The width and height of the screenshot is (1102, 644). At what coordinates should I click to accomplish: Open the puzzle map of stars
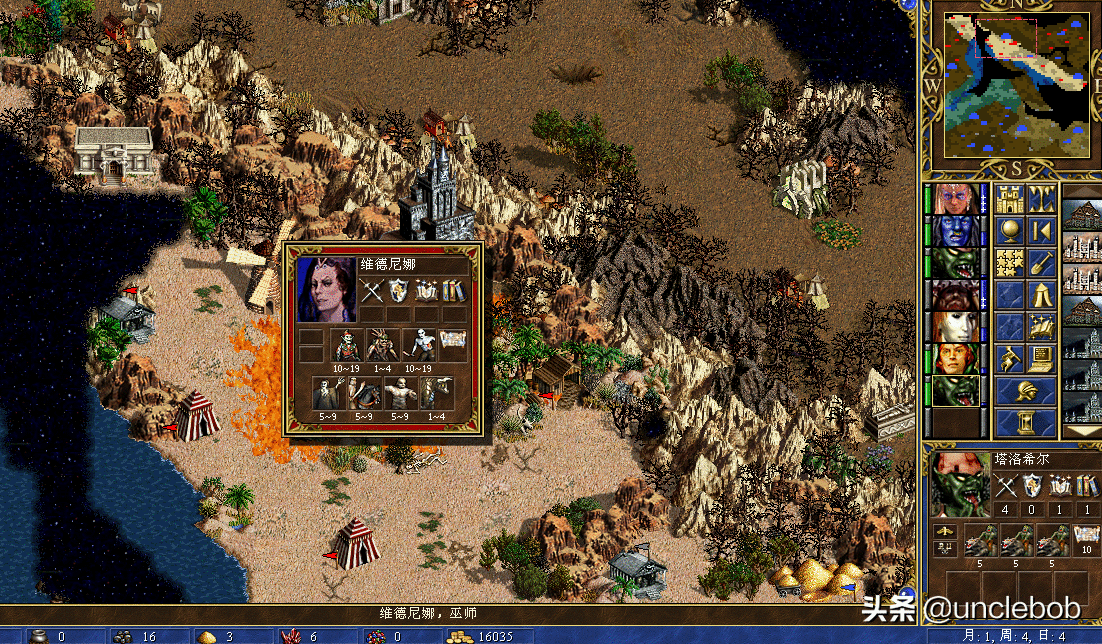1010,263
